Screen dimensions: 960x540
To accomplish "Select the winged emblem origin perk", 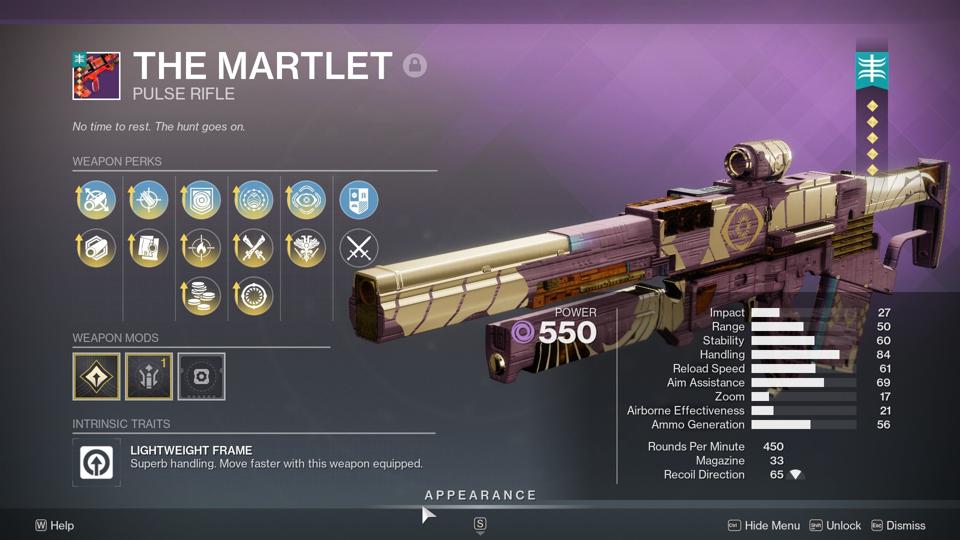I will click(x=306, y=247).
